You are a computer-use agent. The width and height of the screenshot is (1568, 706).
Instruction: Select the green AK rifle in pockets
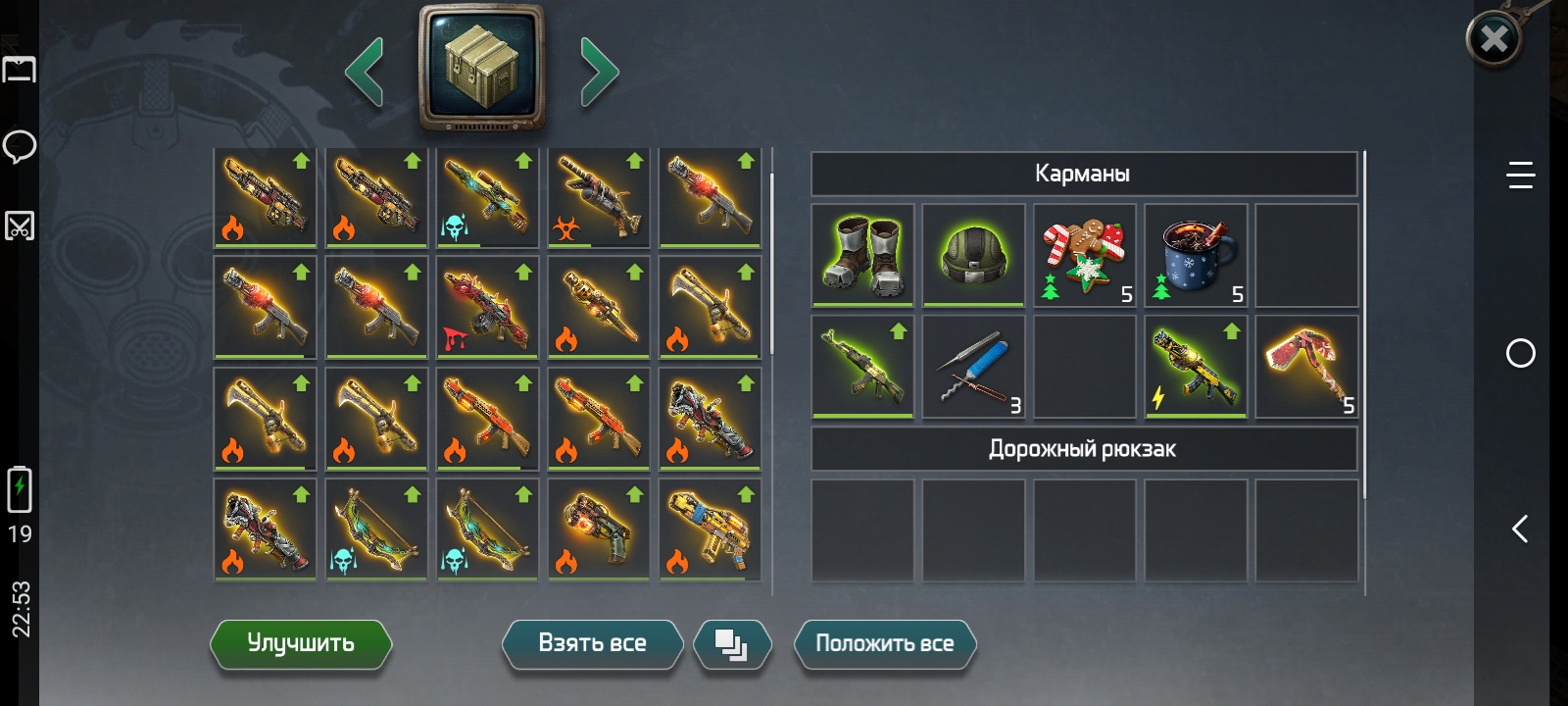(x=862, y=367)
